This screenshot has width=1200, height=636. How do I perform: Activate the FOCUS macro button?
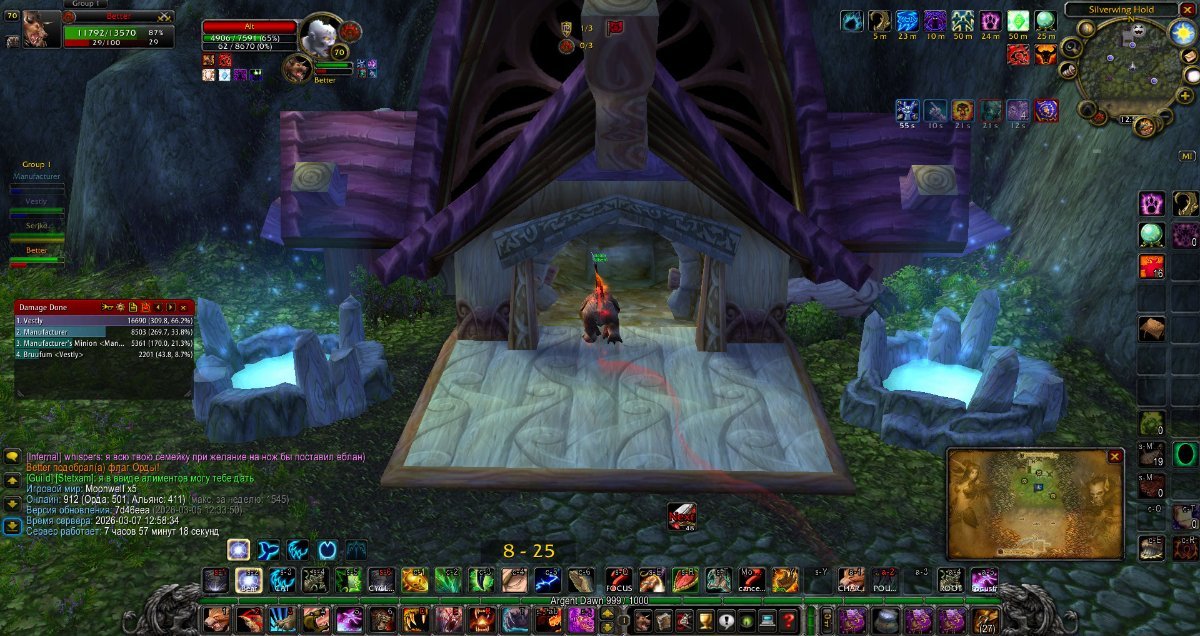[616, 580]
